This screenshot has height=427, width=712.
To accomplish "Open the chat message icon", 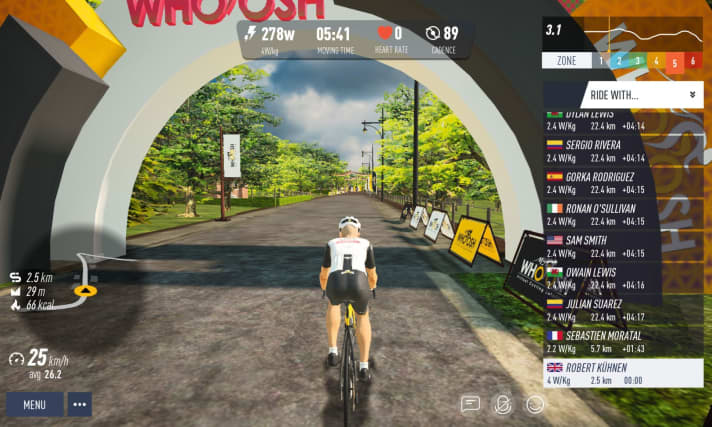I will (470, 404).
